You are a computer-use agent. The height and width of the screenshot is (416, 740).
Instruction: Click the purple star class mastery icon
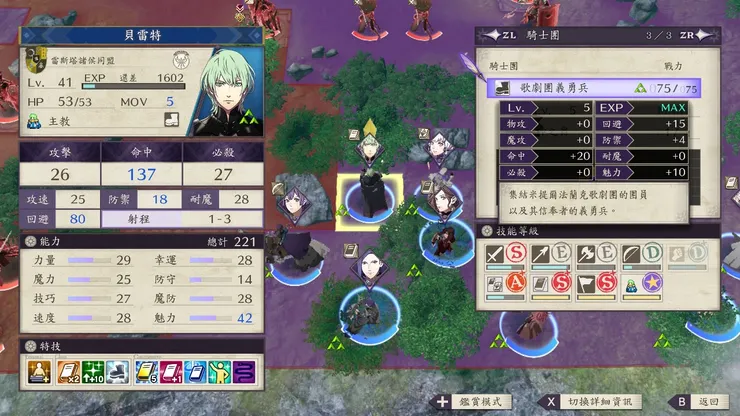pyautogui.click(x=652, y=285)
